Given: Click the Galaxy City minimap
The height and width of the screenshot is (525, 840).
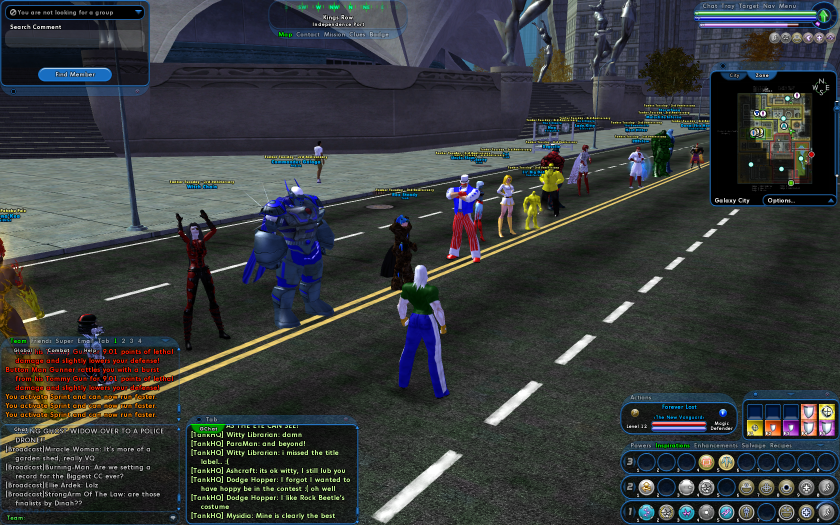Looking at the screenshot, I should (x=774, y=134).
